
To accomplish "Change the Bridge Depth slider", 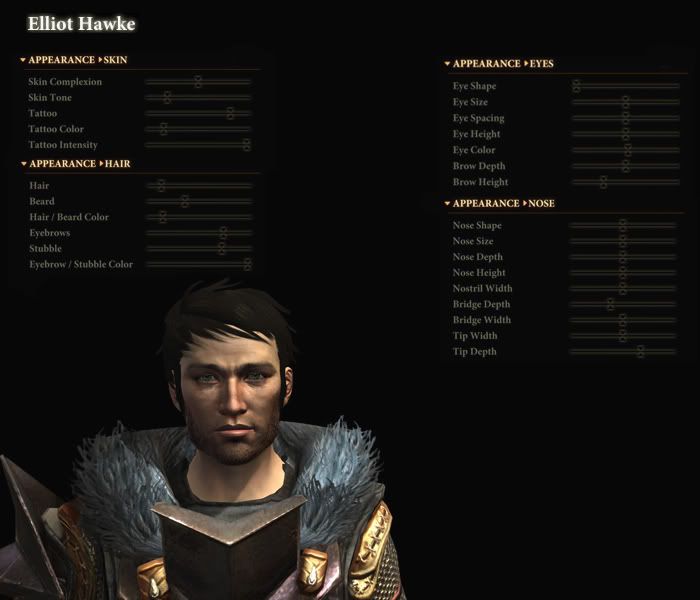I will pos(610,304).
